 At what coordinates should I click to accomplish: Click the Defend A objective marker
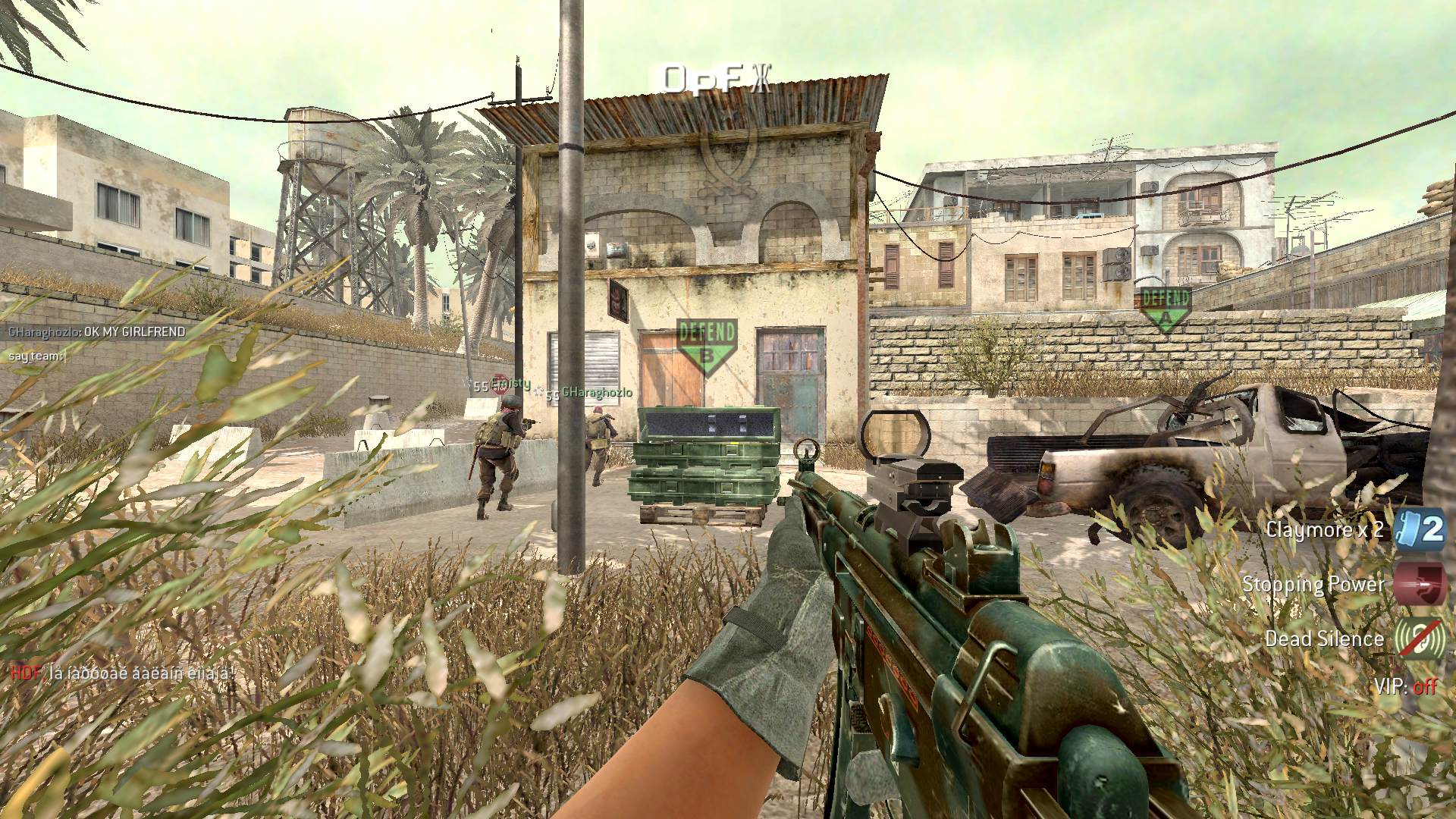coord(1164,307)
